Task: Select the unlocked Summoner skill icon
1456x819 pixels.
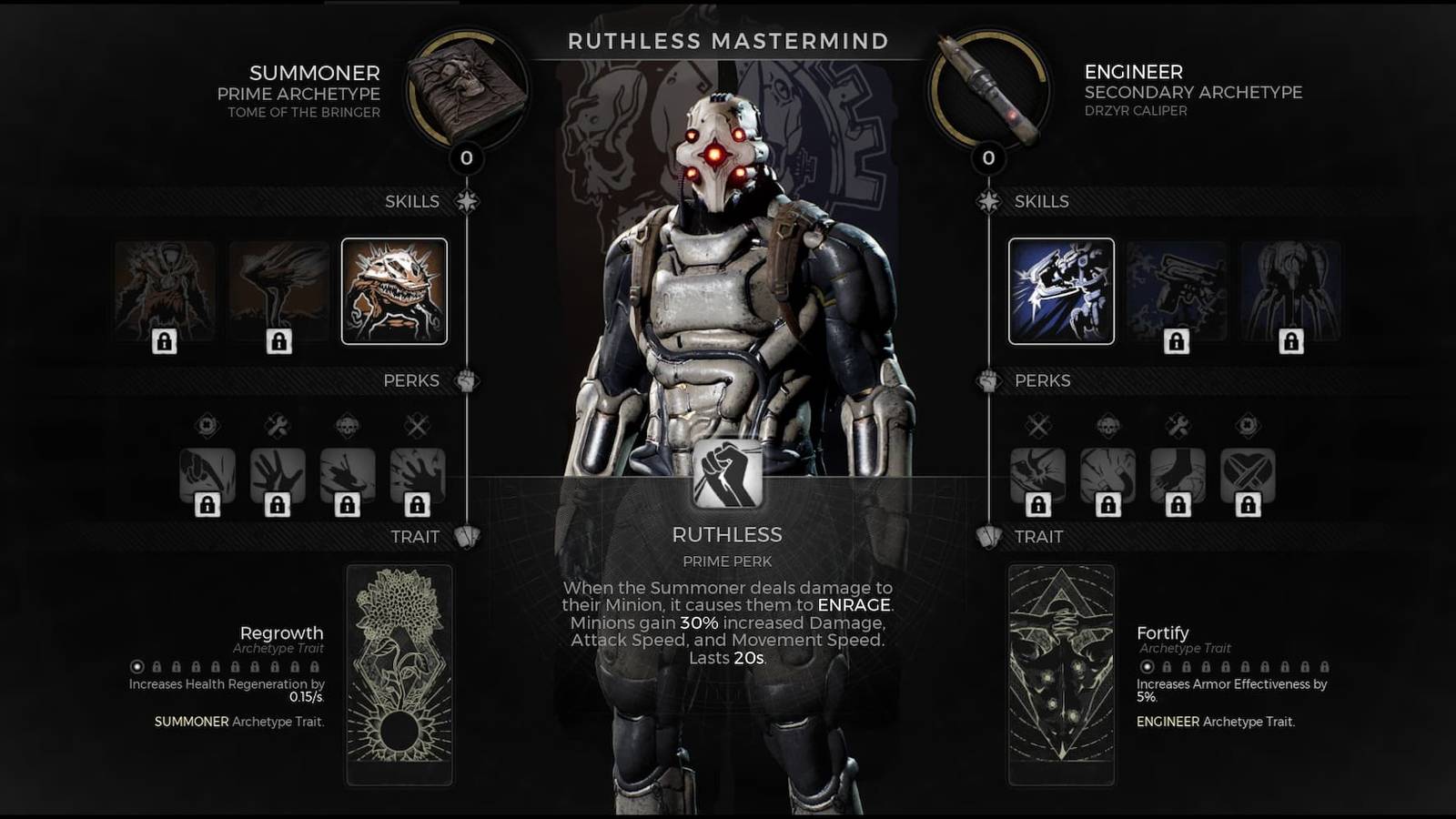Action: [395, 291]
